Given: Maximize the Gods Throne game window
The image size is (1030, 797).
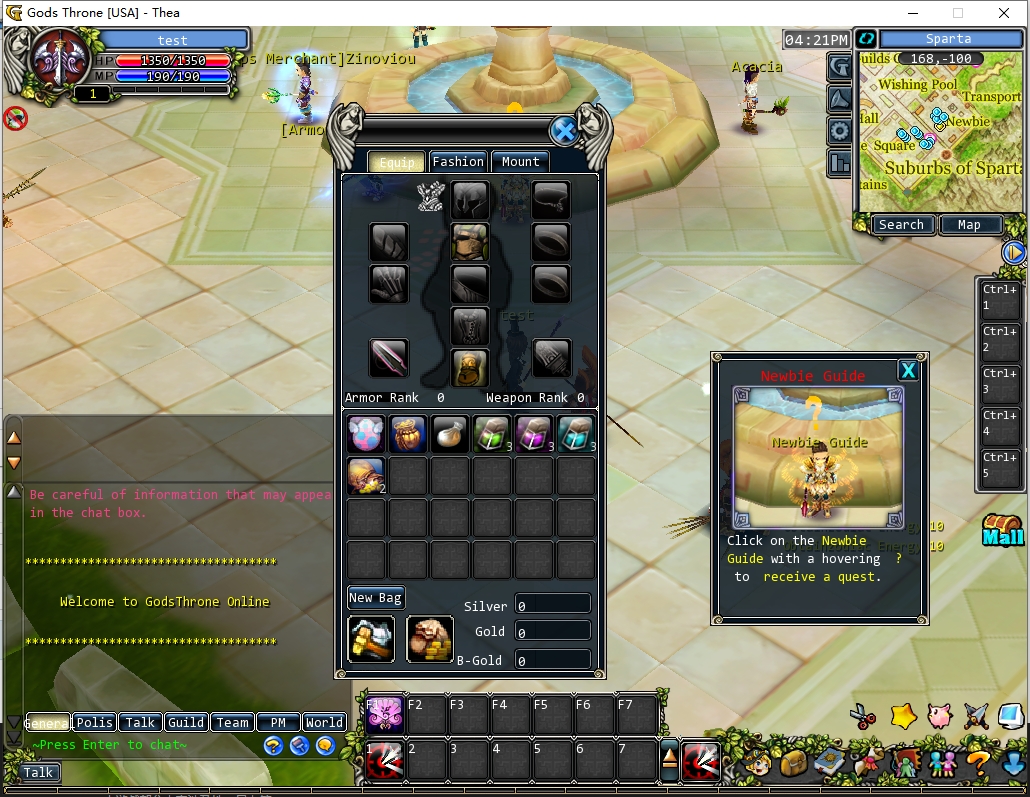Looking at the screenshot, I should [957, 13].
